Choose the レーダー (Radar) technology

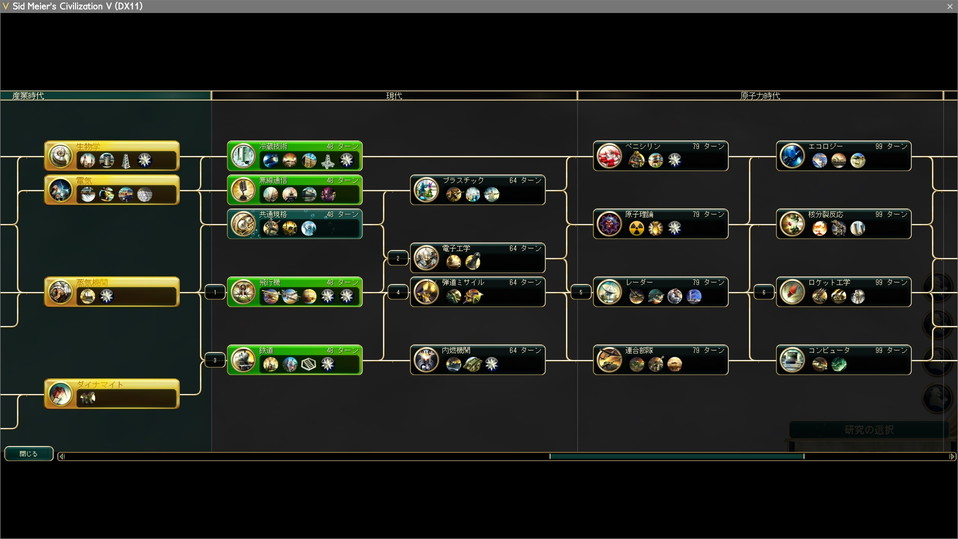click(x=661, y=291)
